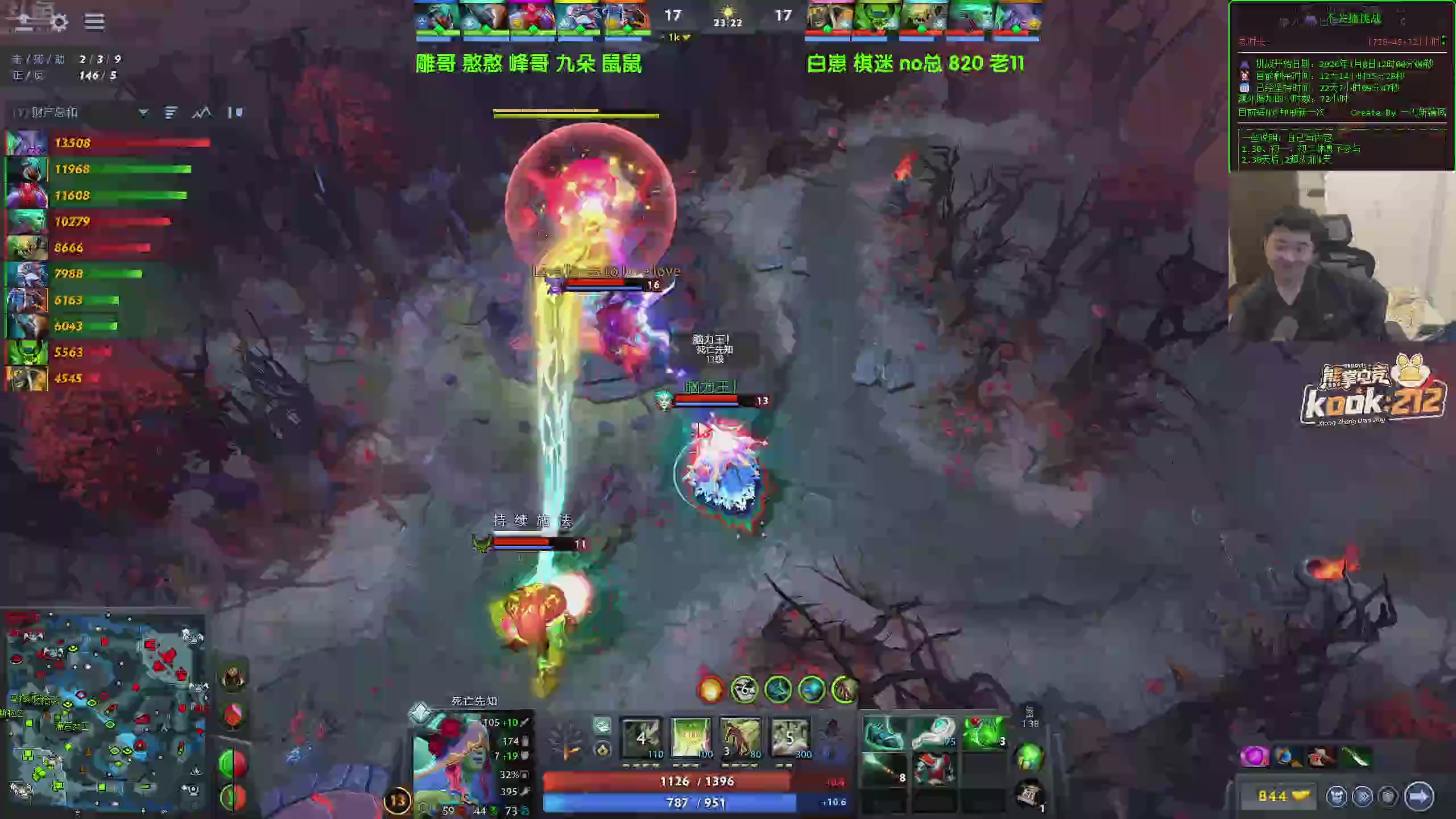The width and height of the screenshot is (1456, 819).
Task: Select the green blade quick-buy item
Action: click(x=1356, y=757)
